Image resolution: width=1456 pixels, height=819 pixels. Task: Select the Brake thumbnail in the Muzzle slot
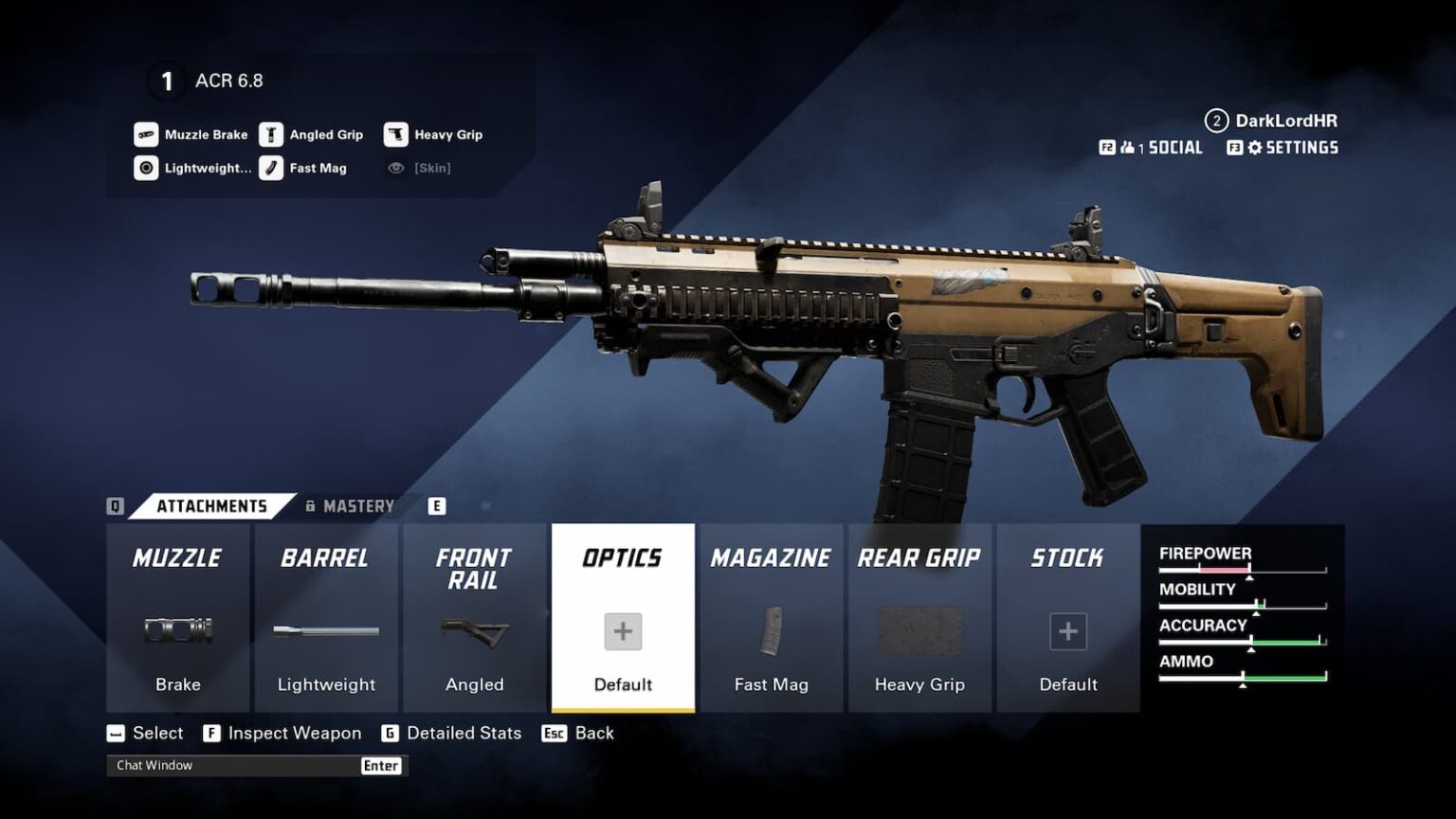click(x=176, y=629)
